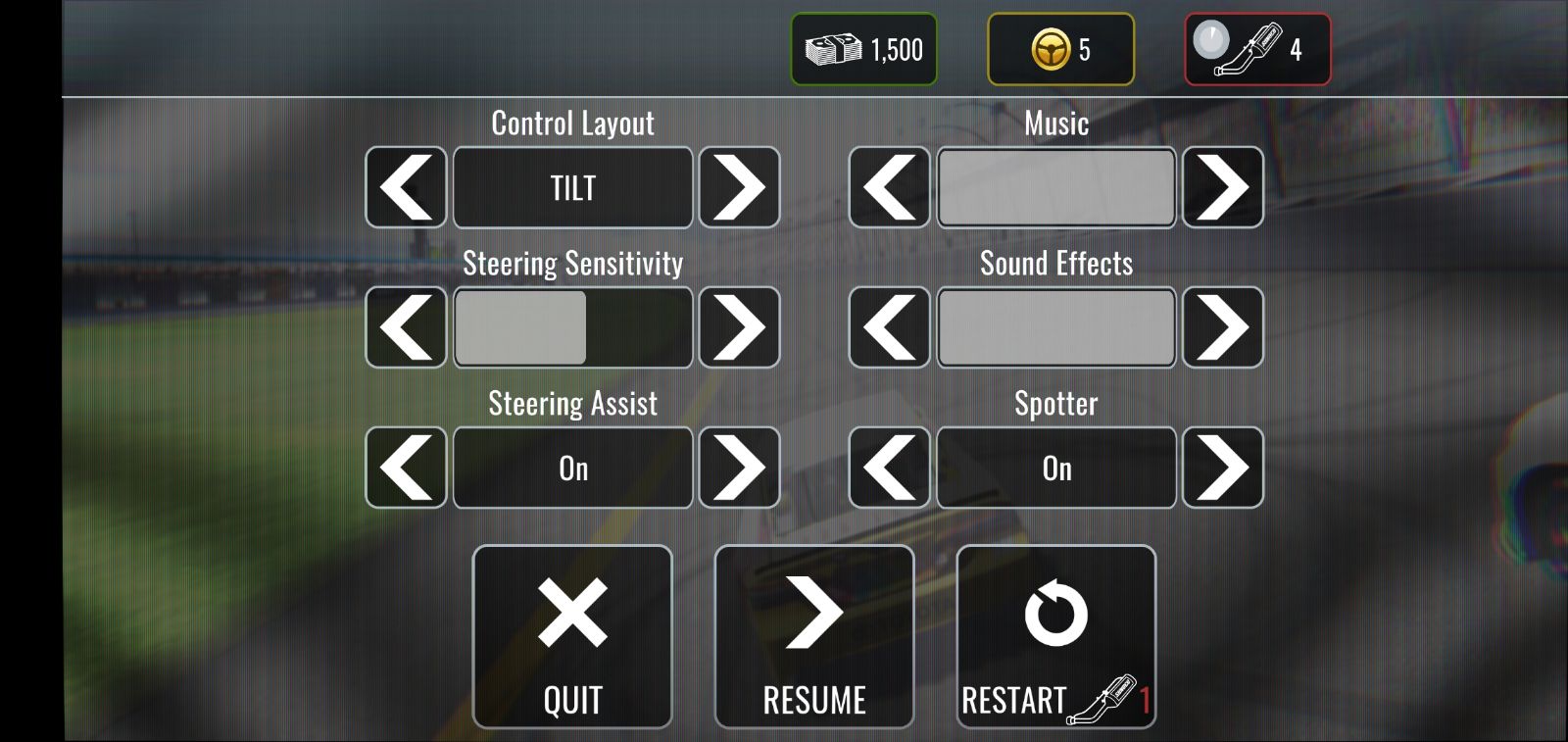Click the Music volume bar

pos(1055,187)
